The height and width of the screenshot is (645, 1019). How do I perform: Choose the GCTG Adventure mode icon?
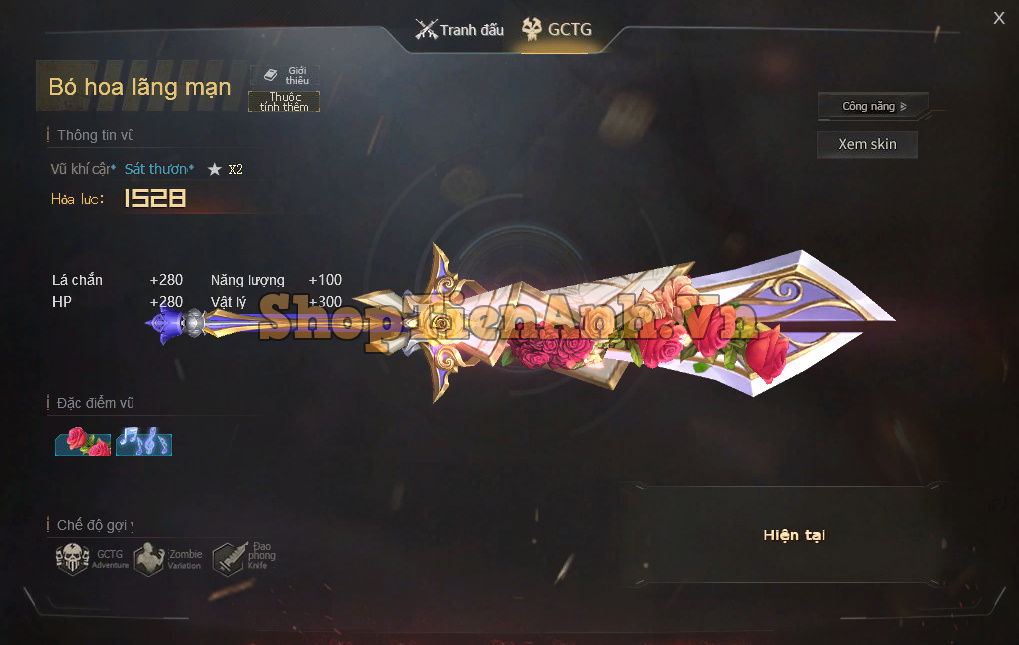tap(92, 558)
